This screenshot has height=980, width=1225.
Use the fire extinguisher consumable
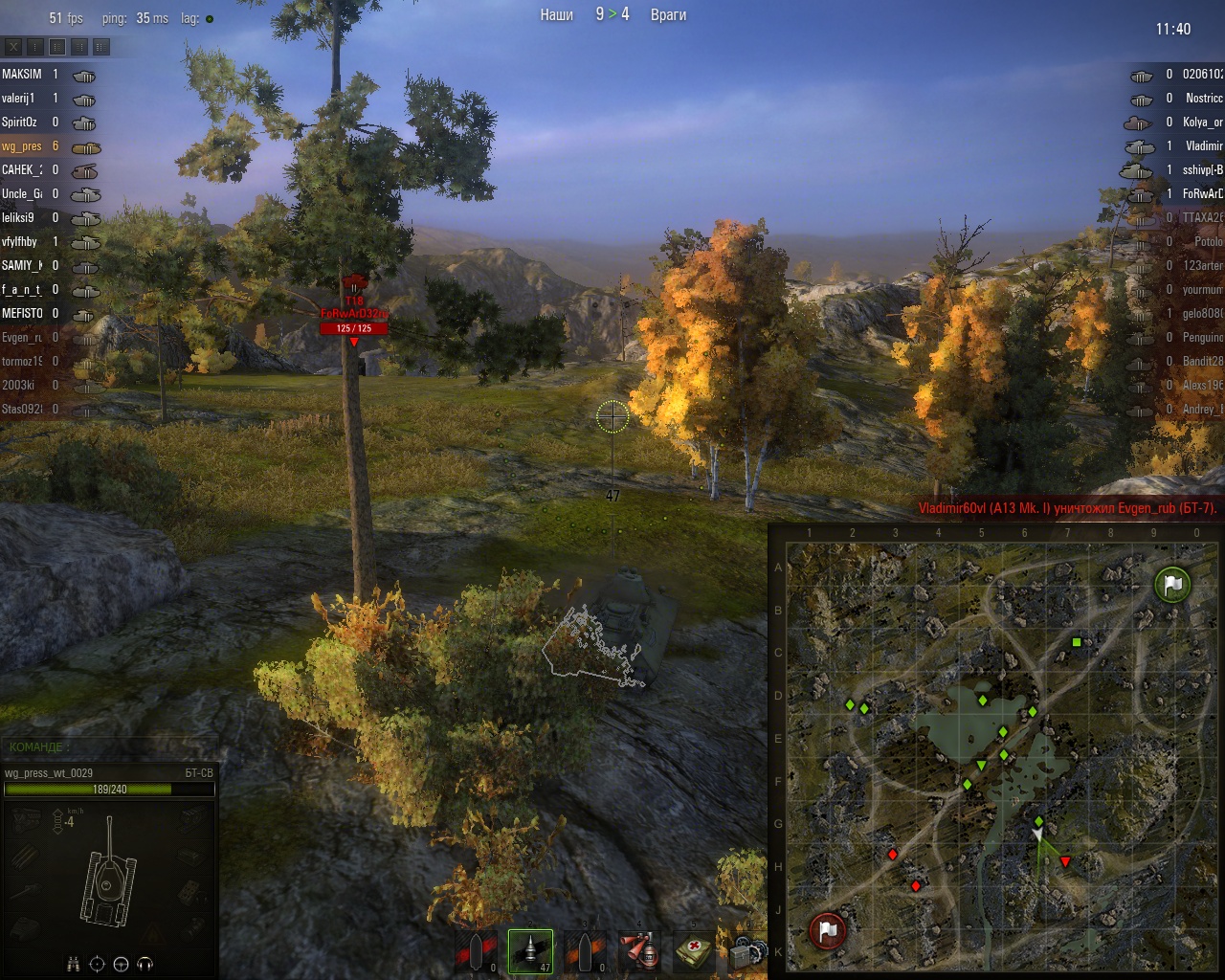pos(639,951)
